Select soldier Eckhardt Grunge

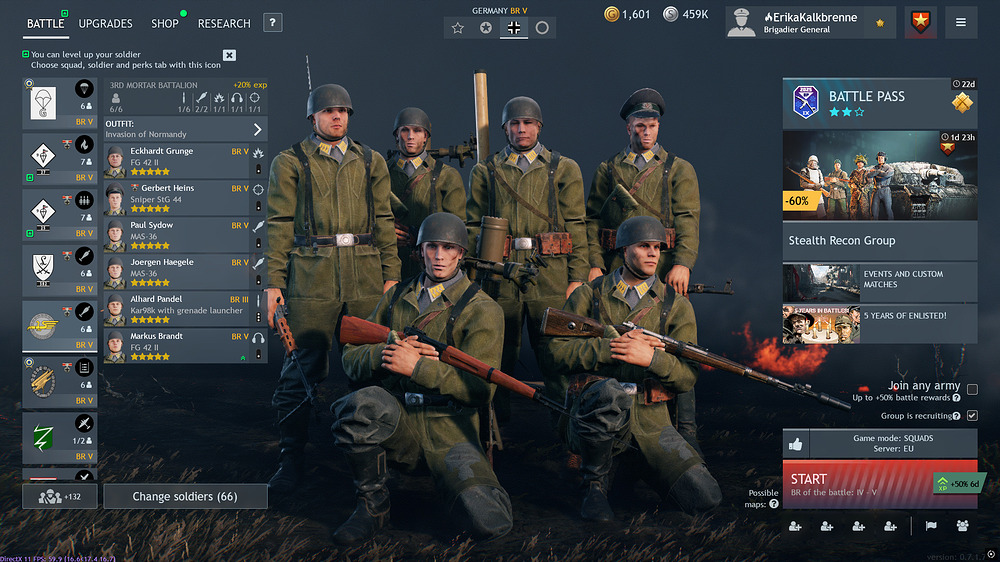[176, 156]
